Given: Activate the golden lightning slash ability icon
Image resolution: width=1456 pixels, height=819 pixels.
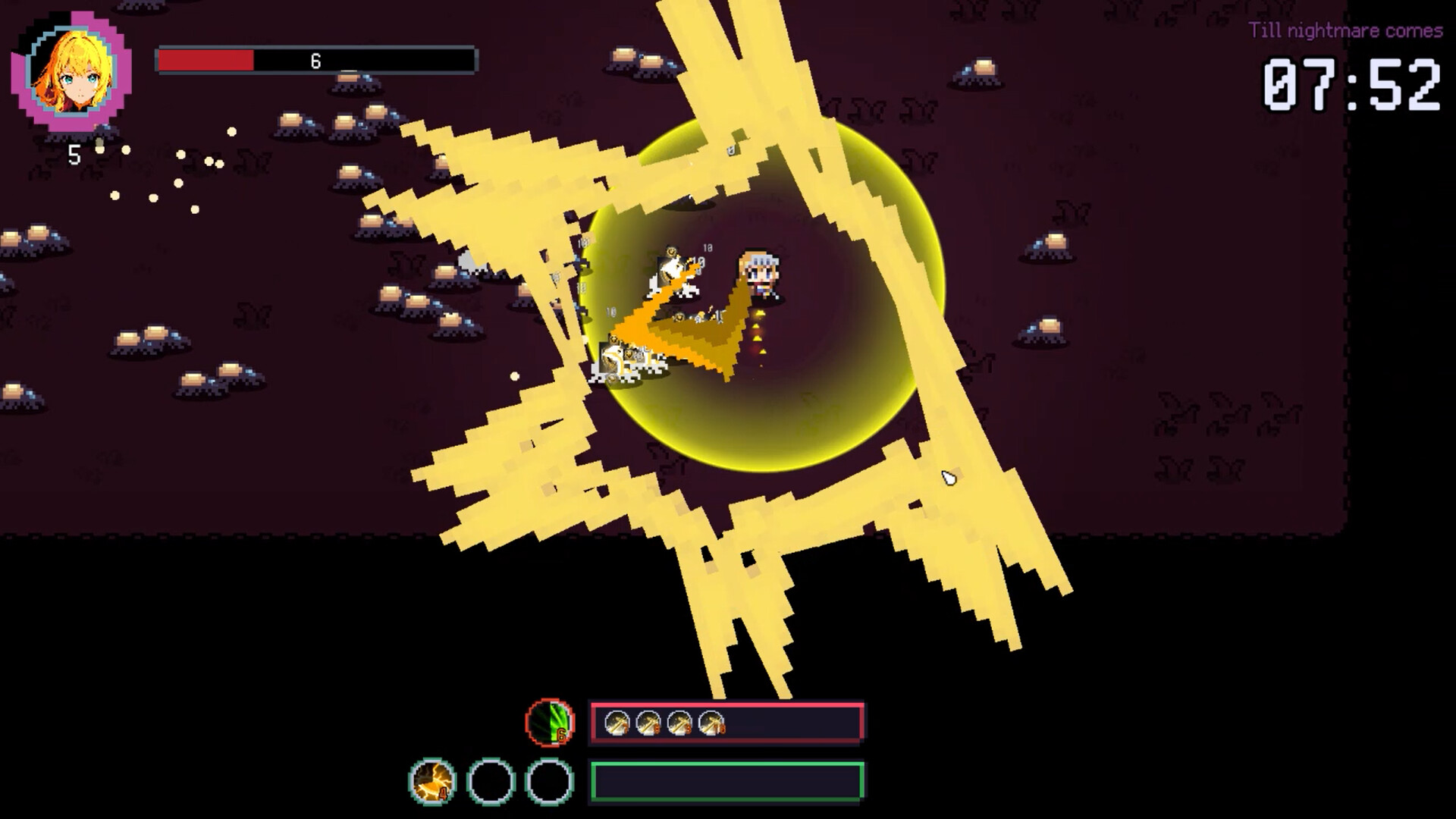Looking at the screenshot, I should [x=431, y=781].
